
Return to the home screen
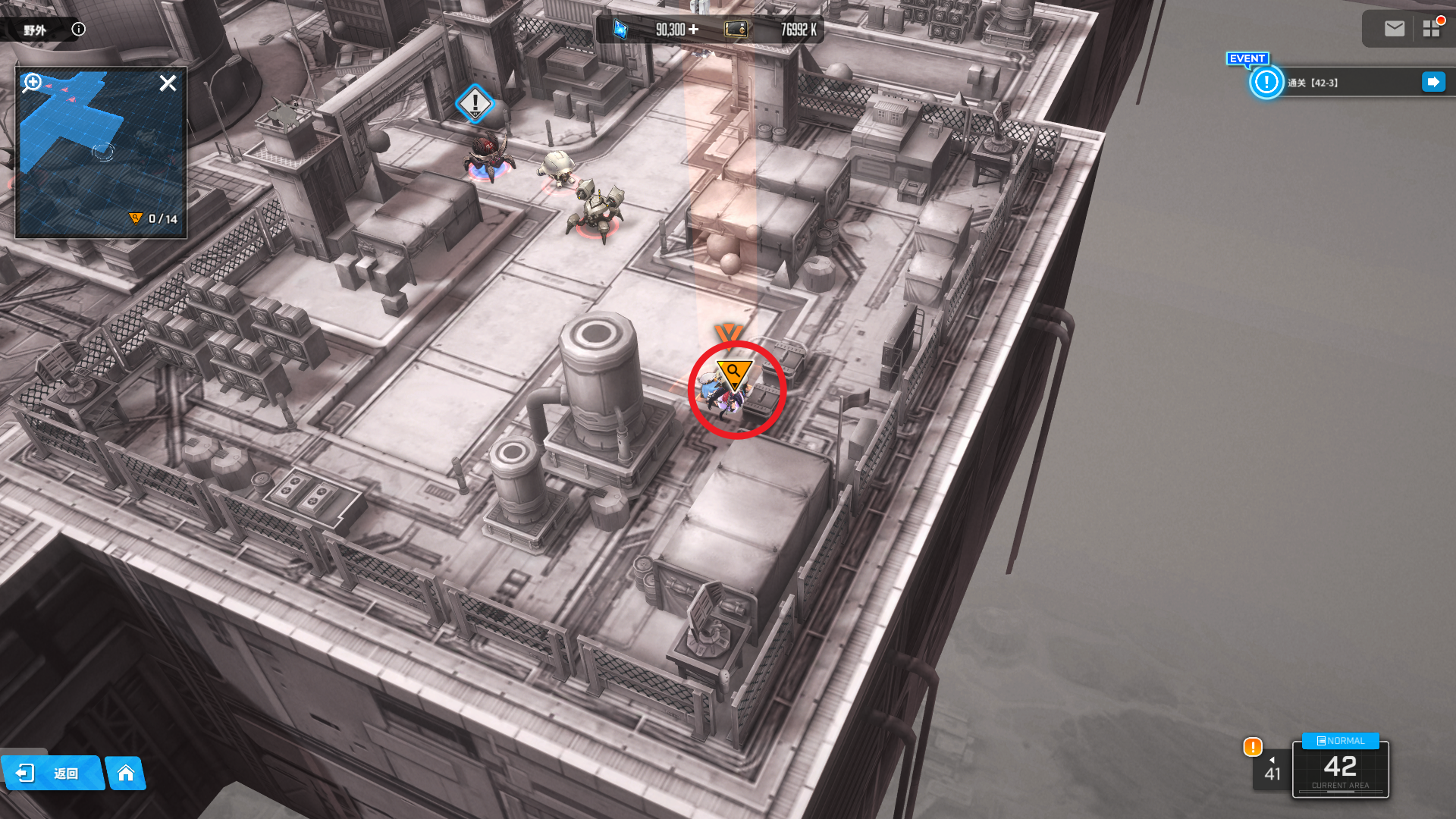(x=126, y=773)
